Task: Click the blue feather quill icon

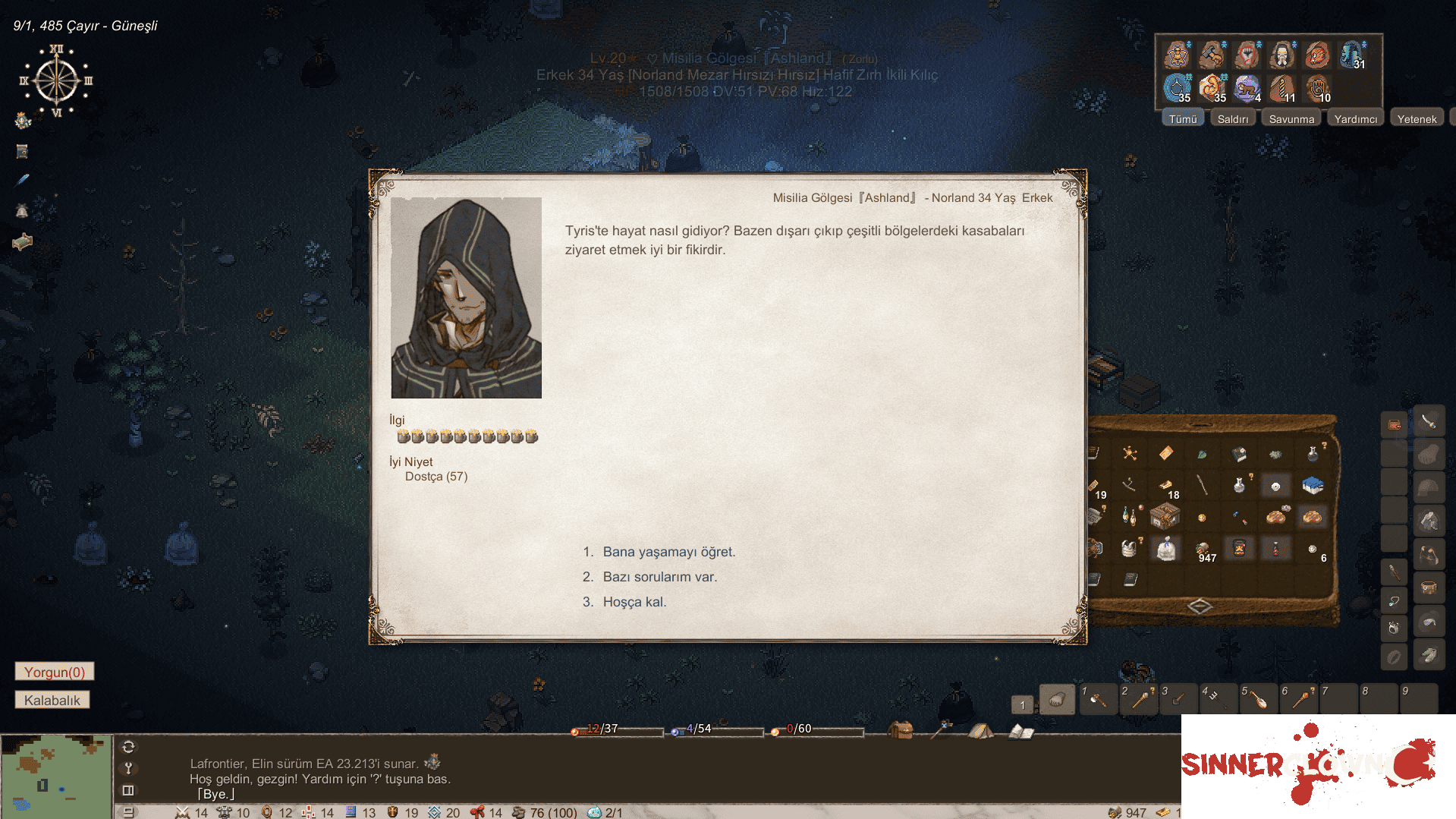Action: [x=23, y=180]
